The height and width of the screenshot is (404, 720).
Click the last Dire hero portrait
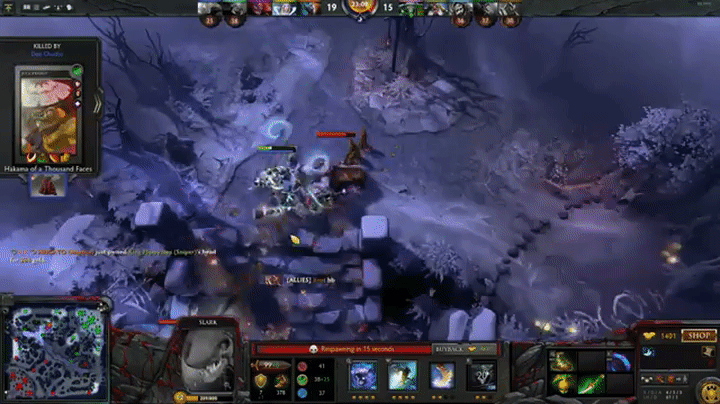point(512,9)
